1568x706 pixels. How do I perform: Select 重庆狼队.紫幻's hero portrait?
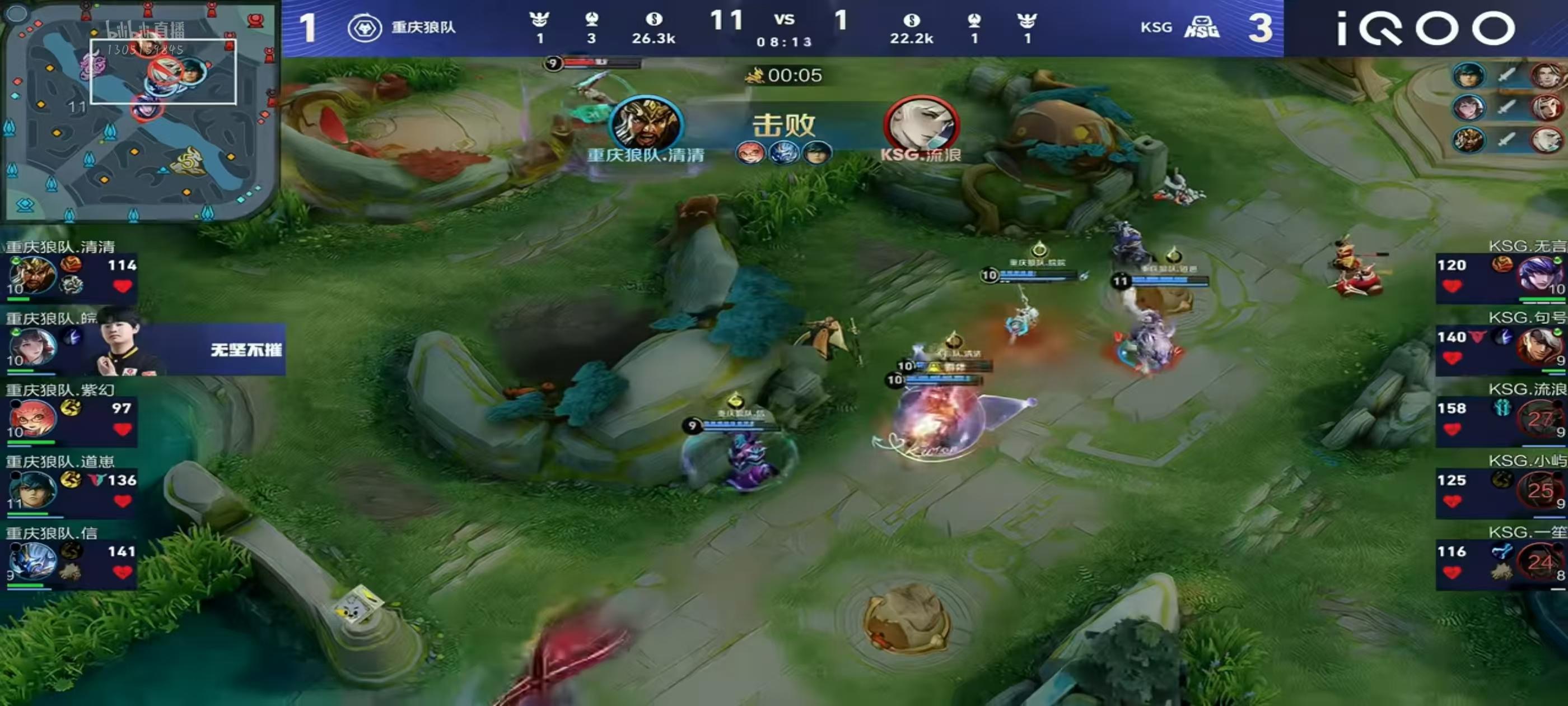coord(32,419)
